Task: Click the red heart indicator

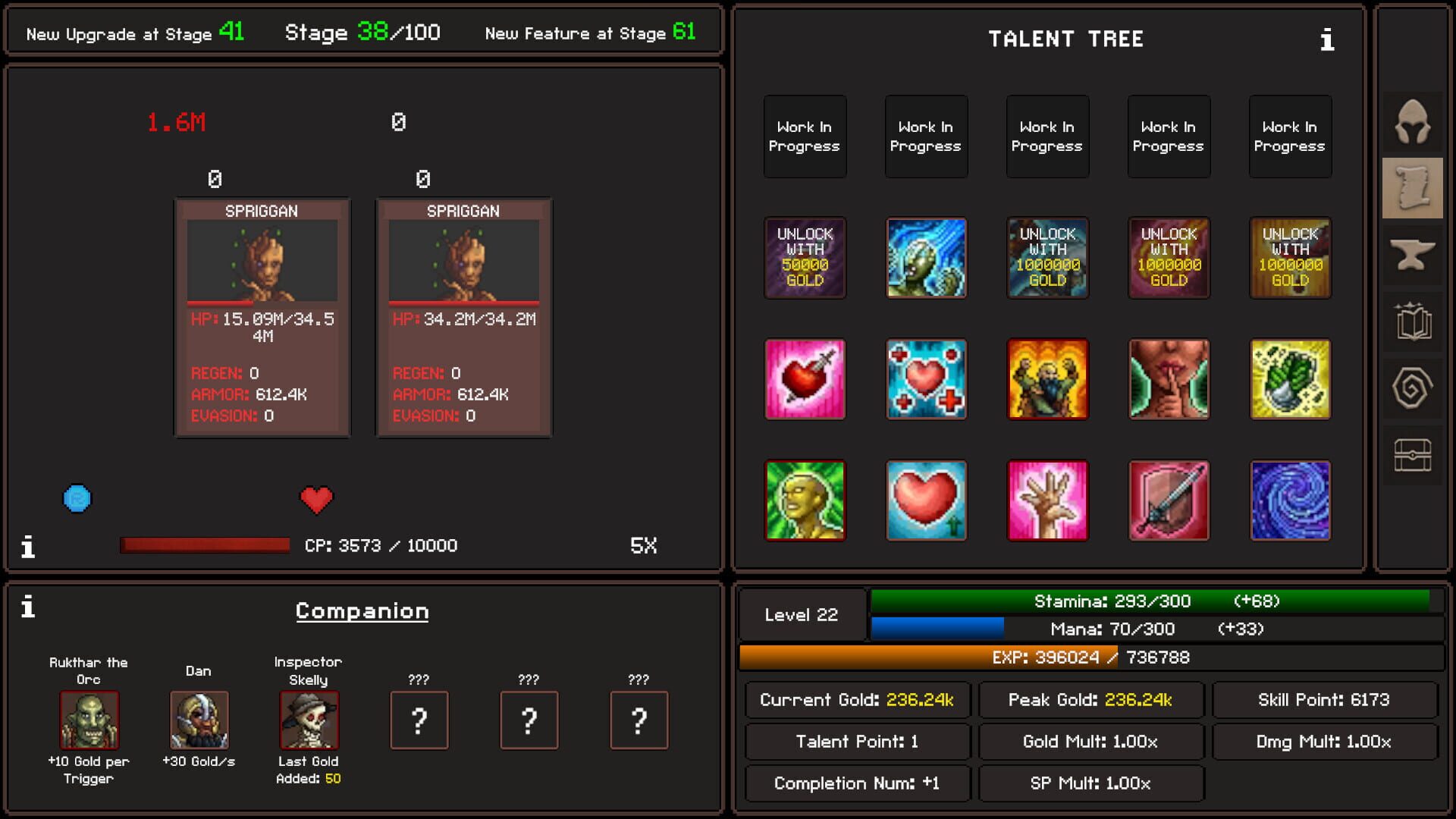Action: [316, 499]
